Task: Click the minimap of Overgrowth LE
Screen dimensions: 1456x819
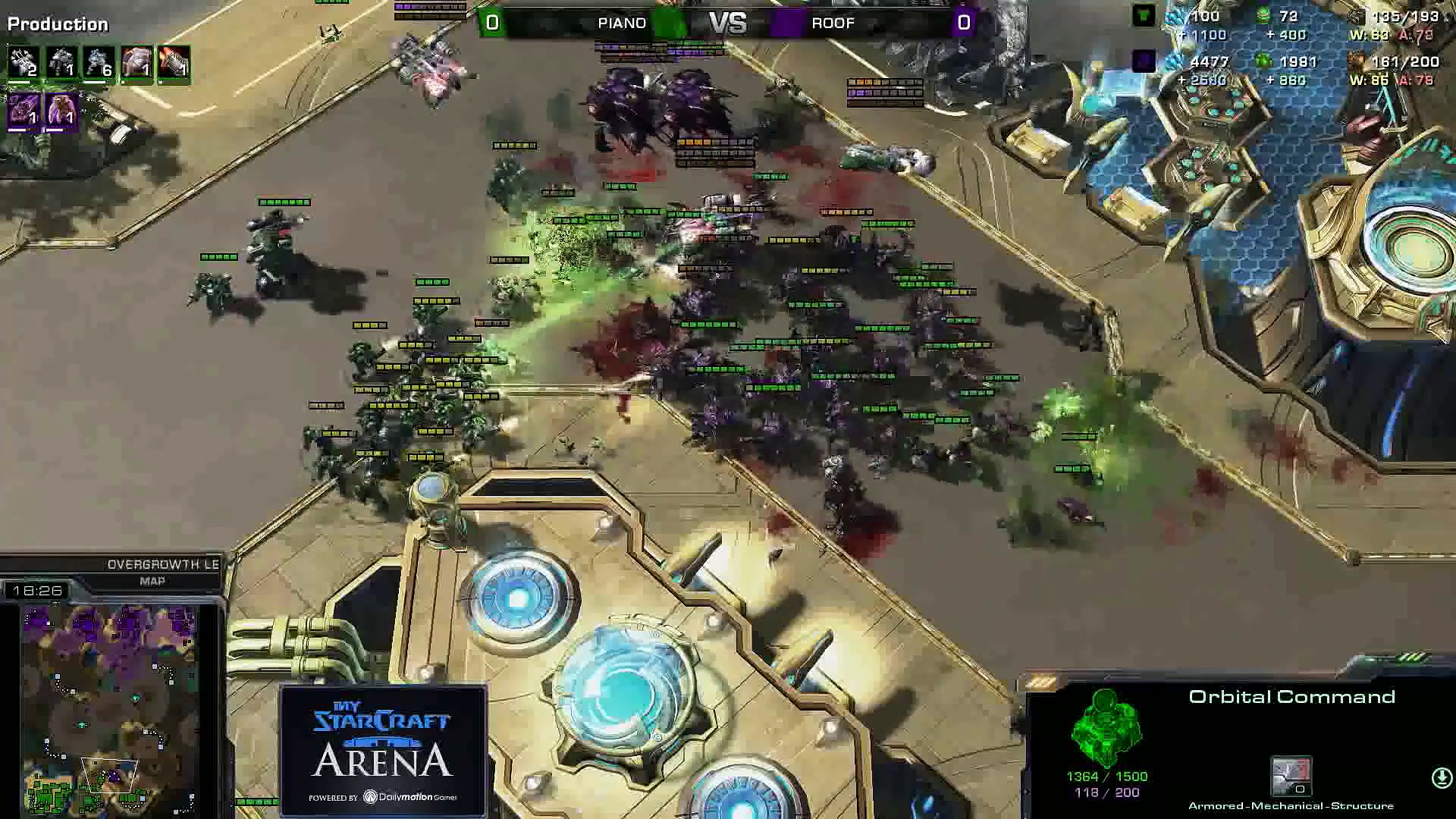Action: coord(110,709)
